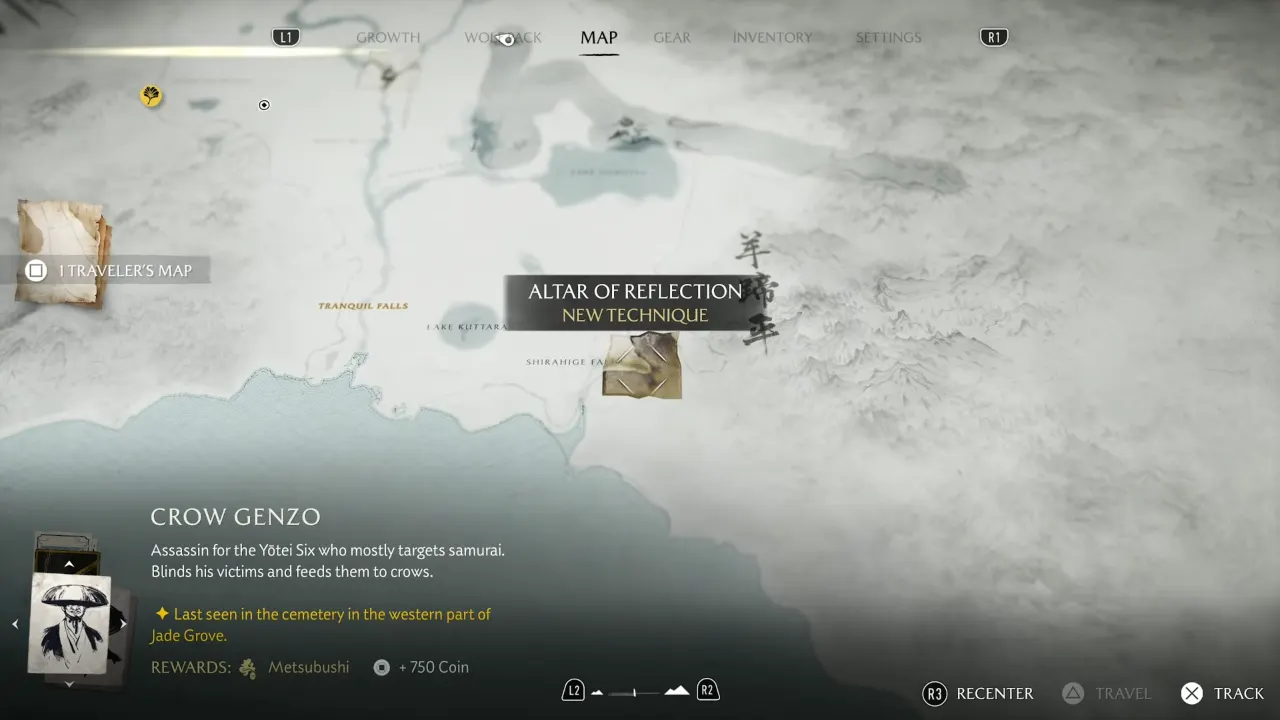Switch to the GEAR tab
Screen dimensions: 1280x720
point(672,37)
